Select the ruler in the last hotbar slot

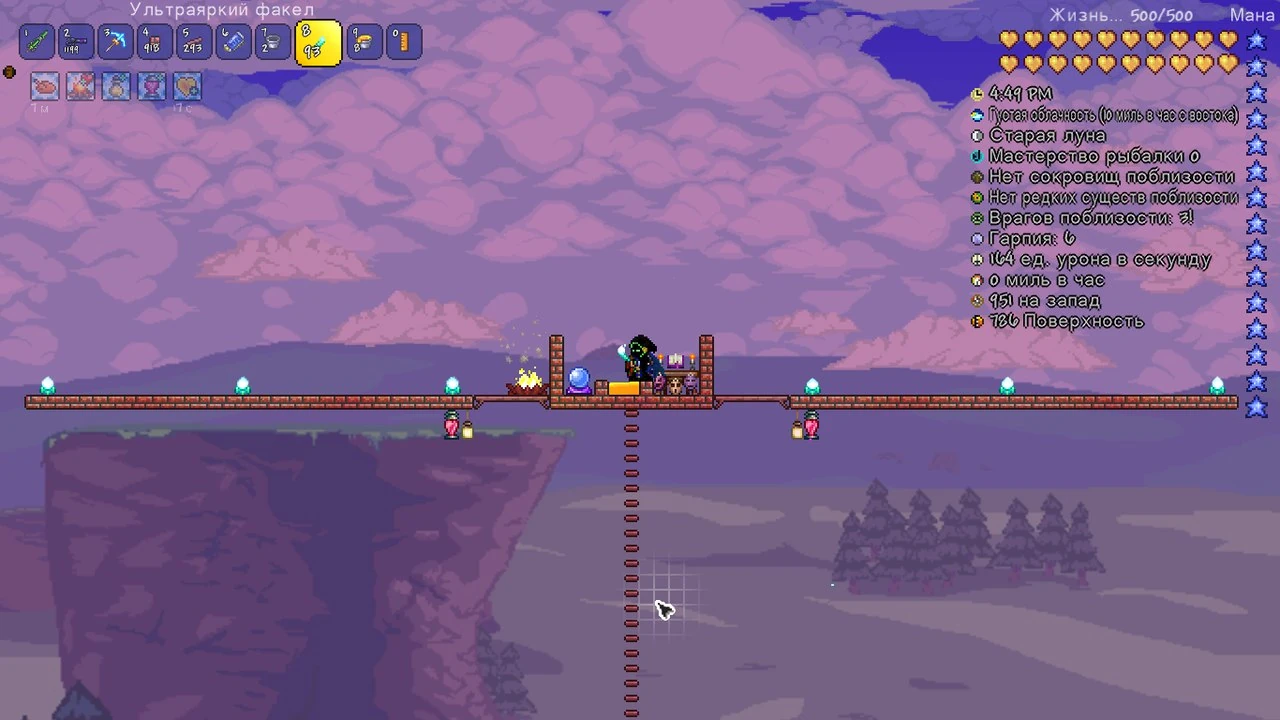[x=404, y=42]
